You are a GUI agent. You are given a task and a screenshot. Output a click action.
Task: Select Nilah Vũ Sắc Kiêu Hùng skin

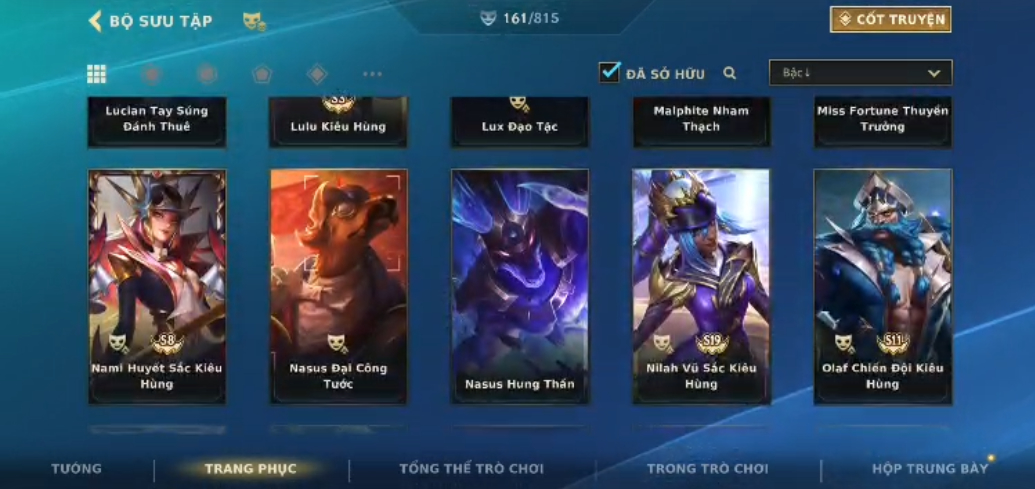tap(701, 285)
